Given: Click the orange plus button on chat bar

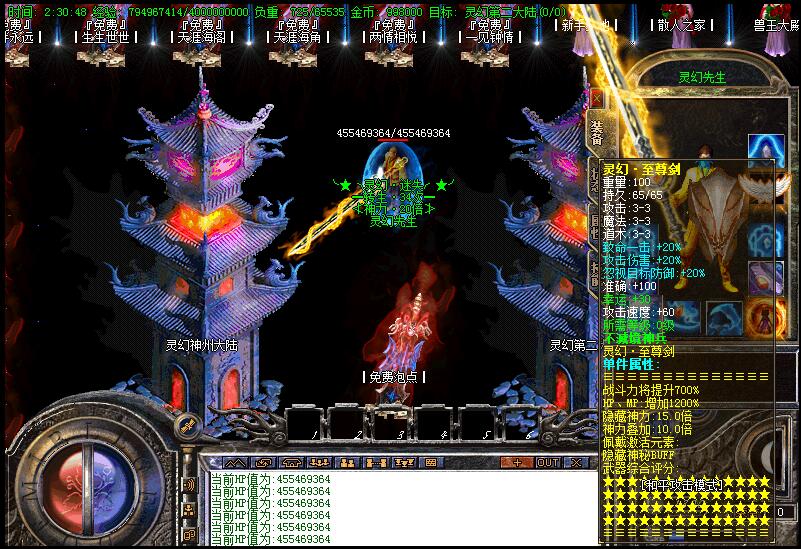Looking at the screenshot, I should pos(516,463).
